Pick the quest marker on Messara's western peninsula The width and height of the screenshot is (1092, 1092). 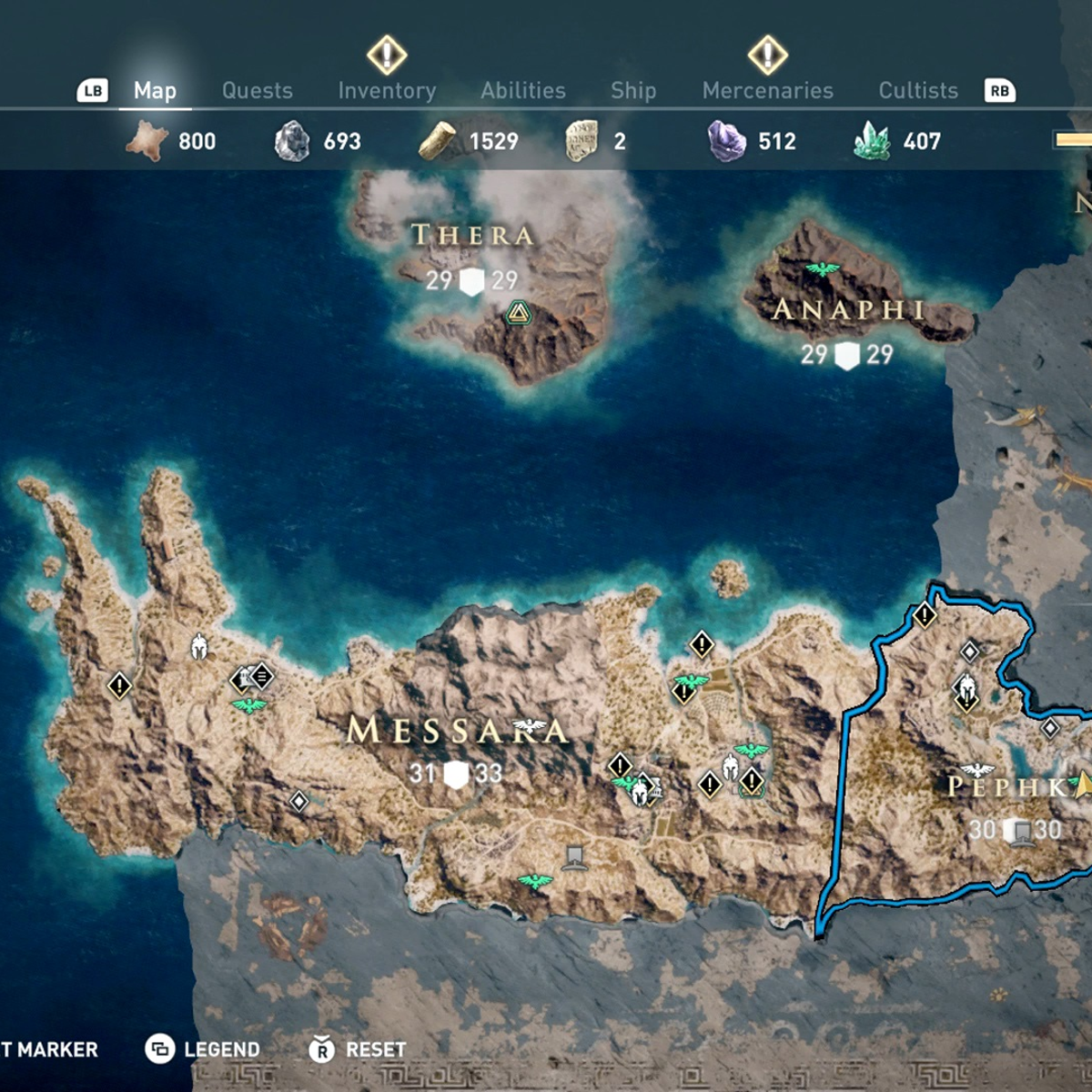(x=119, y=685)
